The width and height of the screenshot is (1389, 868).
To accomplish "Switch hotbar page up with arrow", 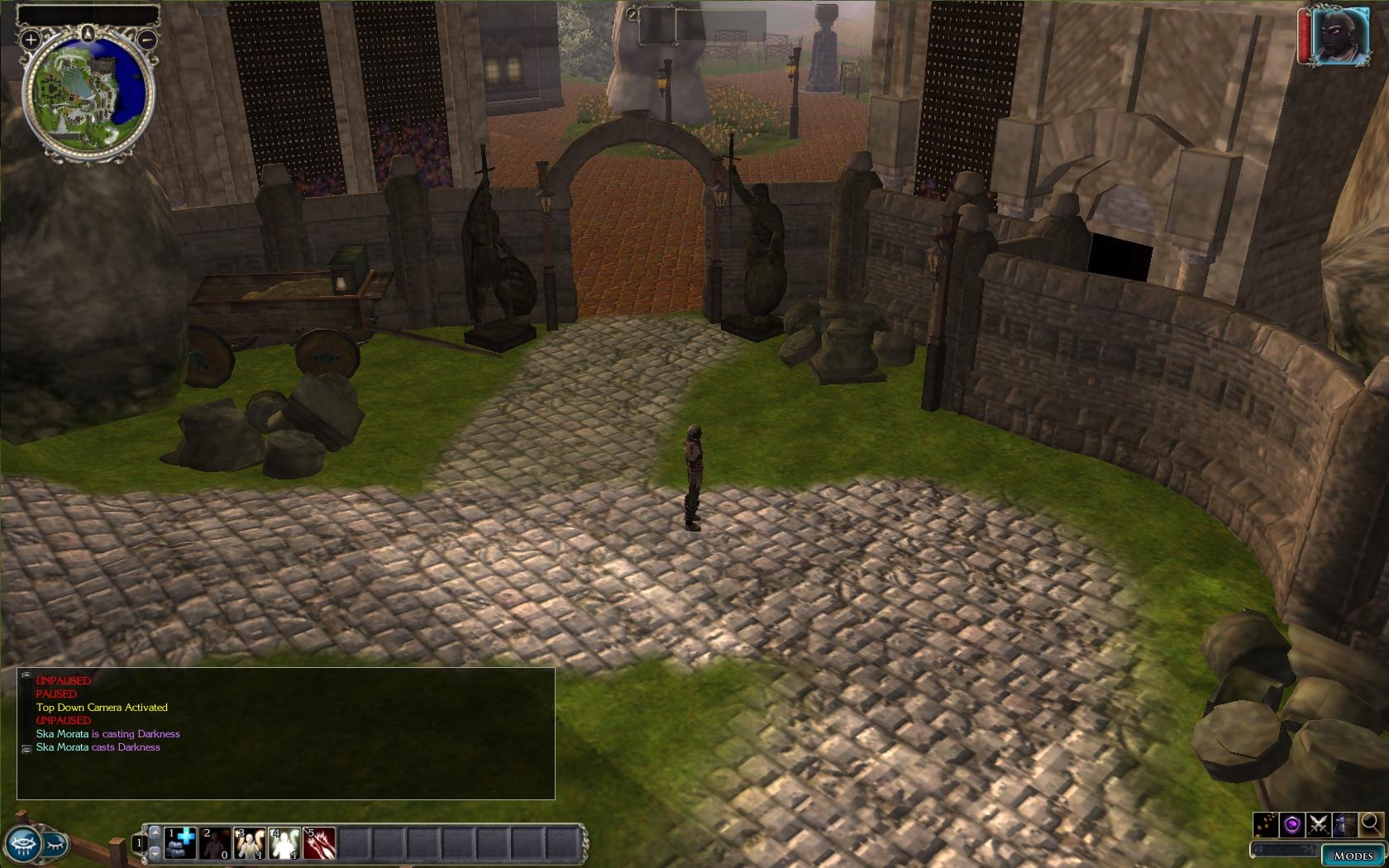I will tap(153, 833).
